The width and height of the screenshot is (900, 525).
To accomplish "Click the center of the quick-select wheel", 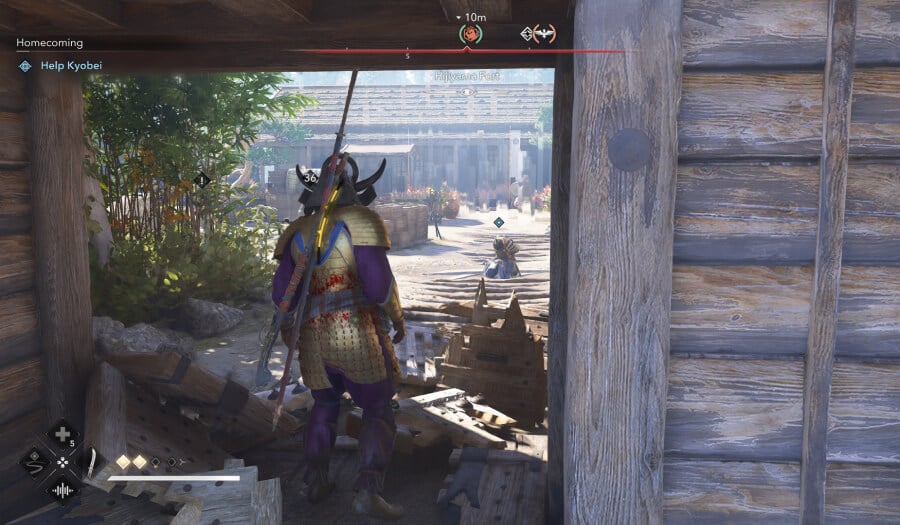I will tap(62, 463).
